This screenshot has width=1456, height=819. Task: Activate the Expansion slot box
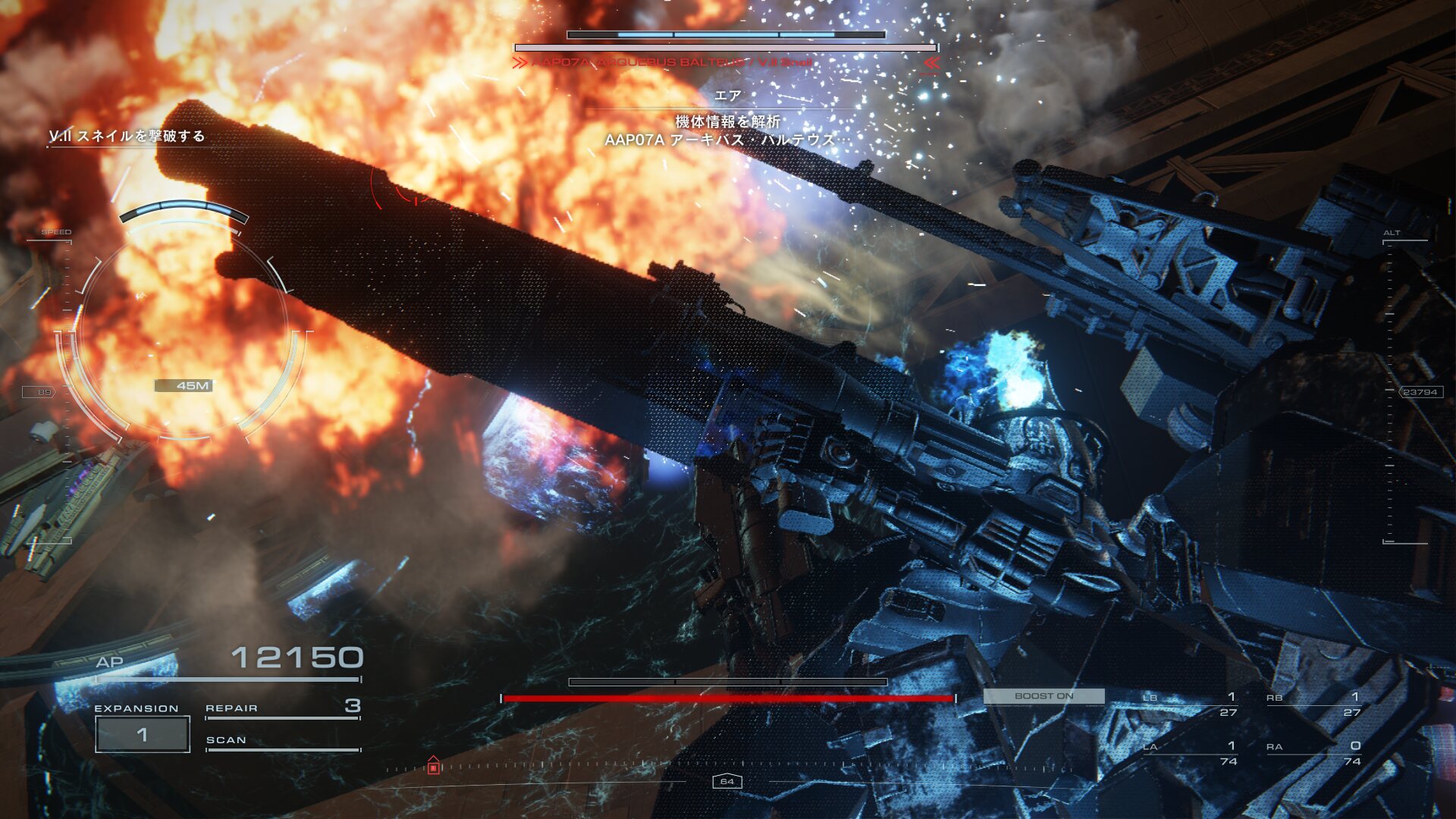click(x=142, y=734)
